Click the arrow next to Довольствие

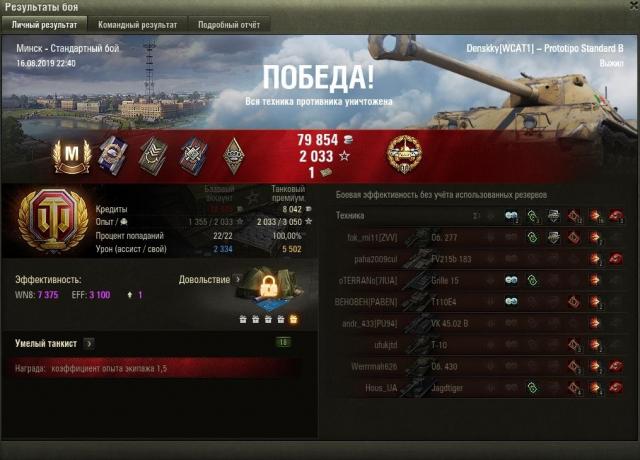[238, 280]
